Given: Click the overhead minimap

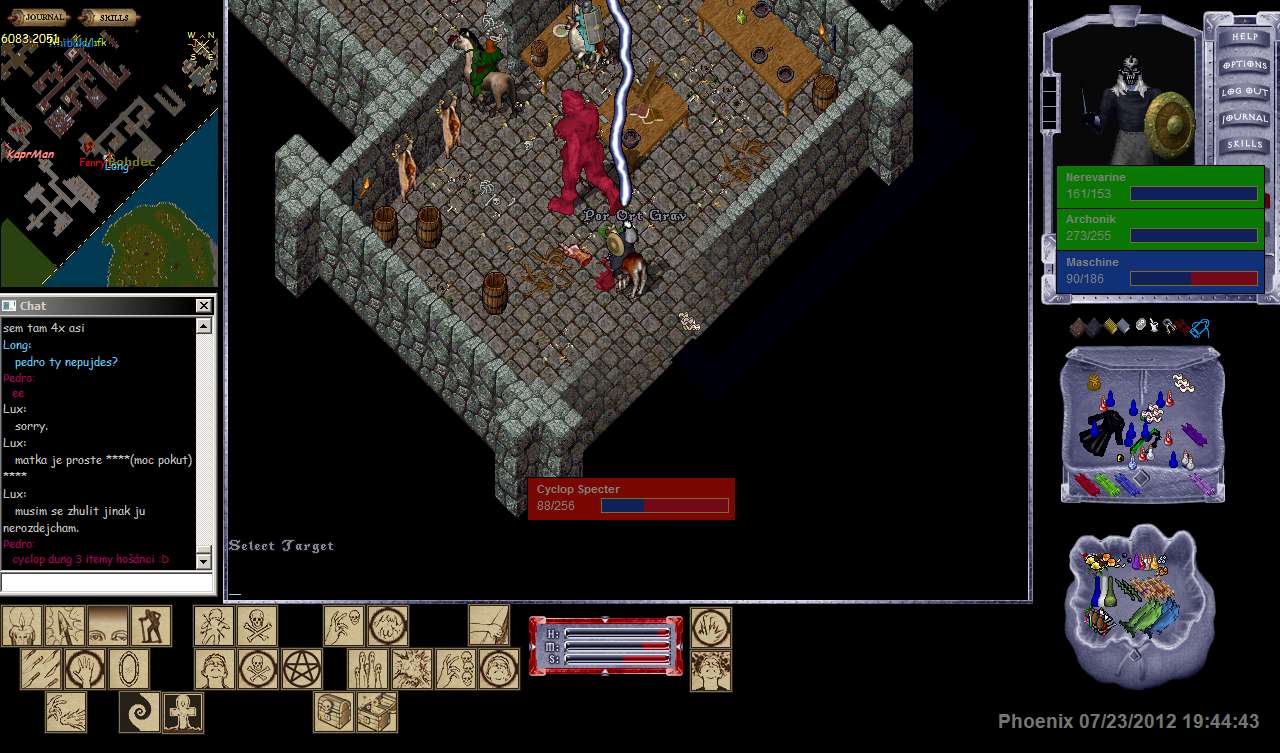Looking at the screenshot, I should [108, 160].
